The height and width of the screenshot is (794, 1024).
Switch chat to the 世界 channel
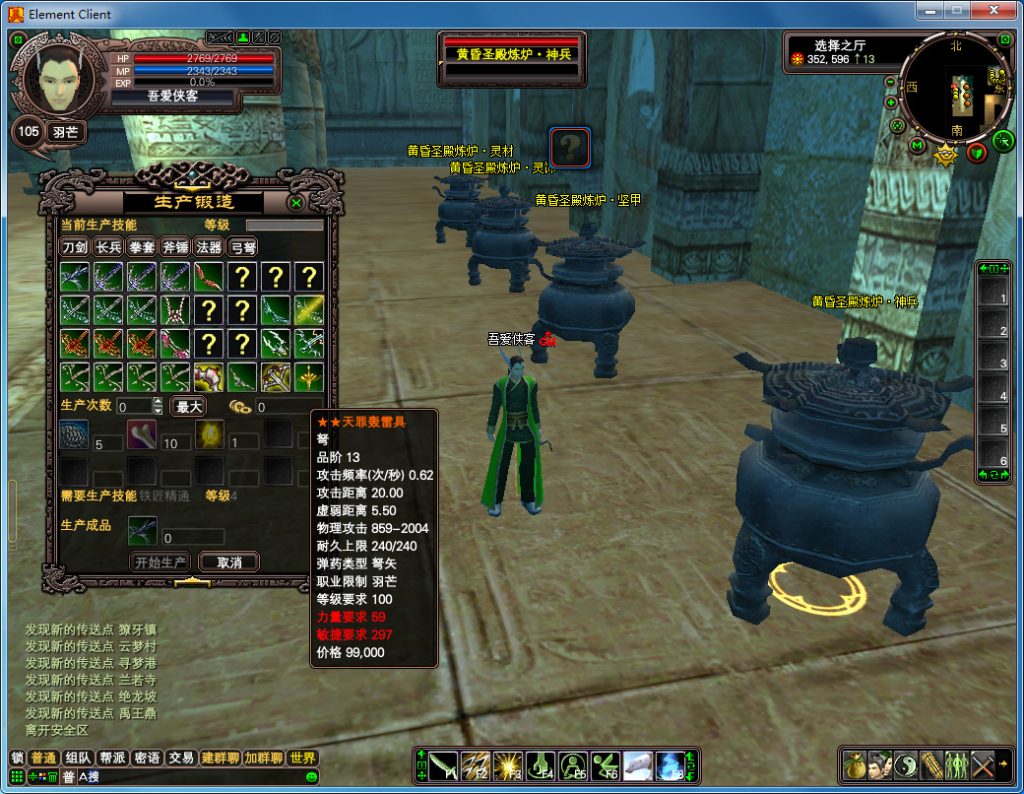[303, 758]
